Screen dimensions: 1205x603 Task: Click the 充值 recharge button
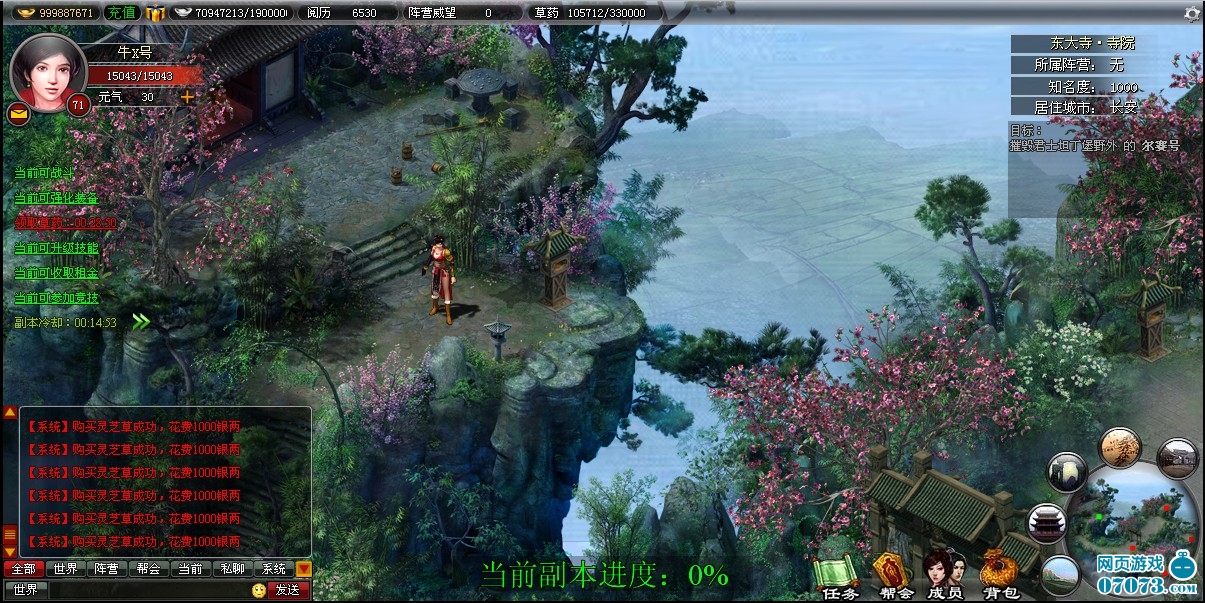pyautogui.click(x=121, y=13)
